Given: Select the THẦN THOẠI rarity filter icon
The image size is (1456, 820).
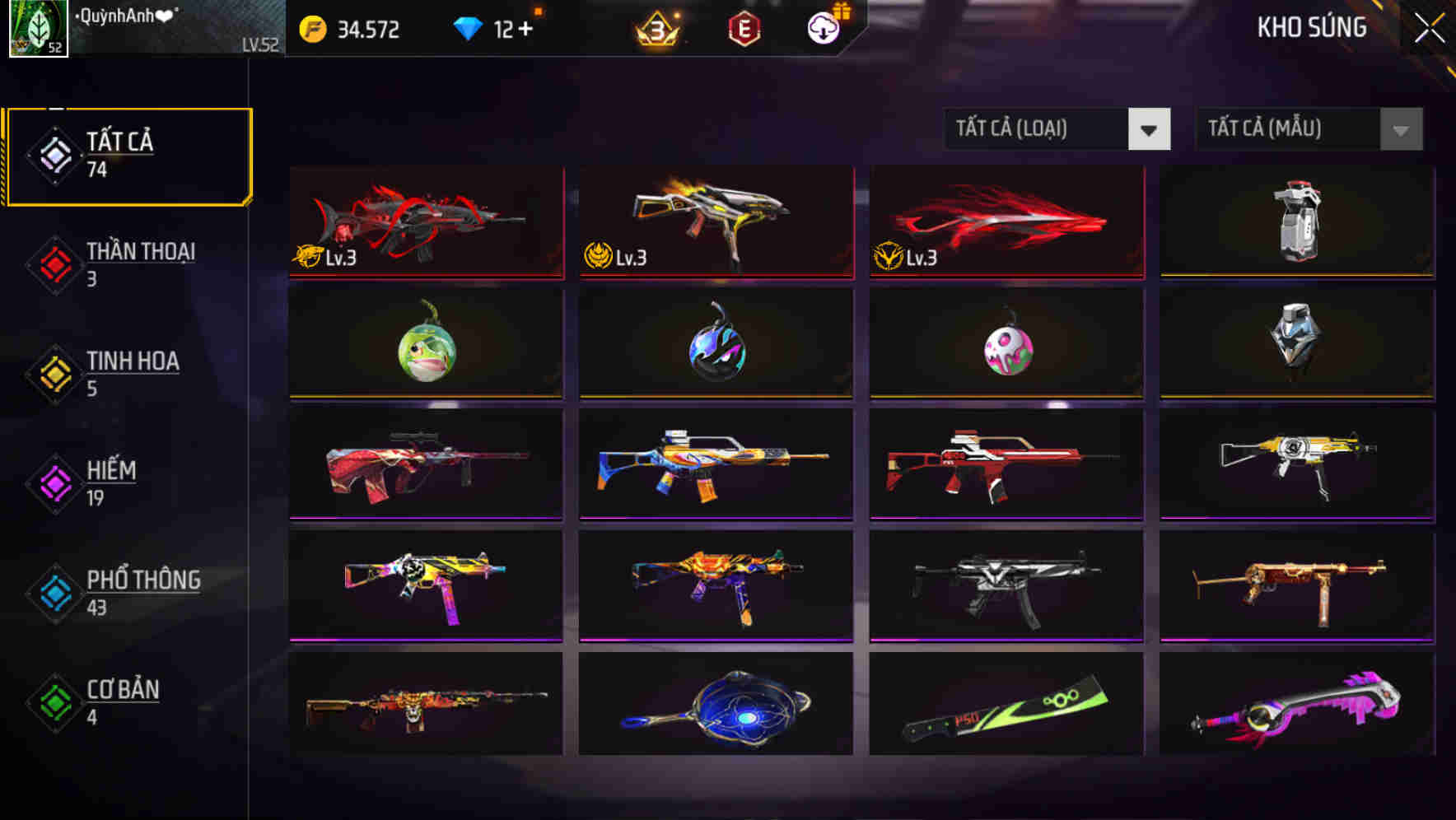Looking at the screenshot, I should [53, 263].
